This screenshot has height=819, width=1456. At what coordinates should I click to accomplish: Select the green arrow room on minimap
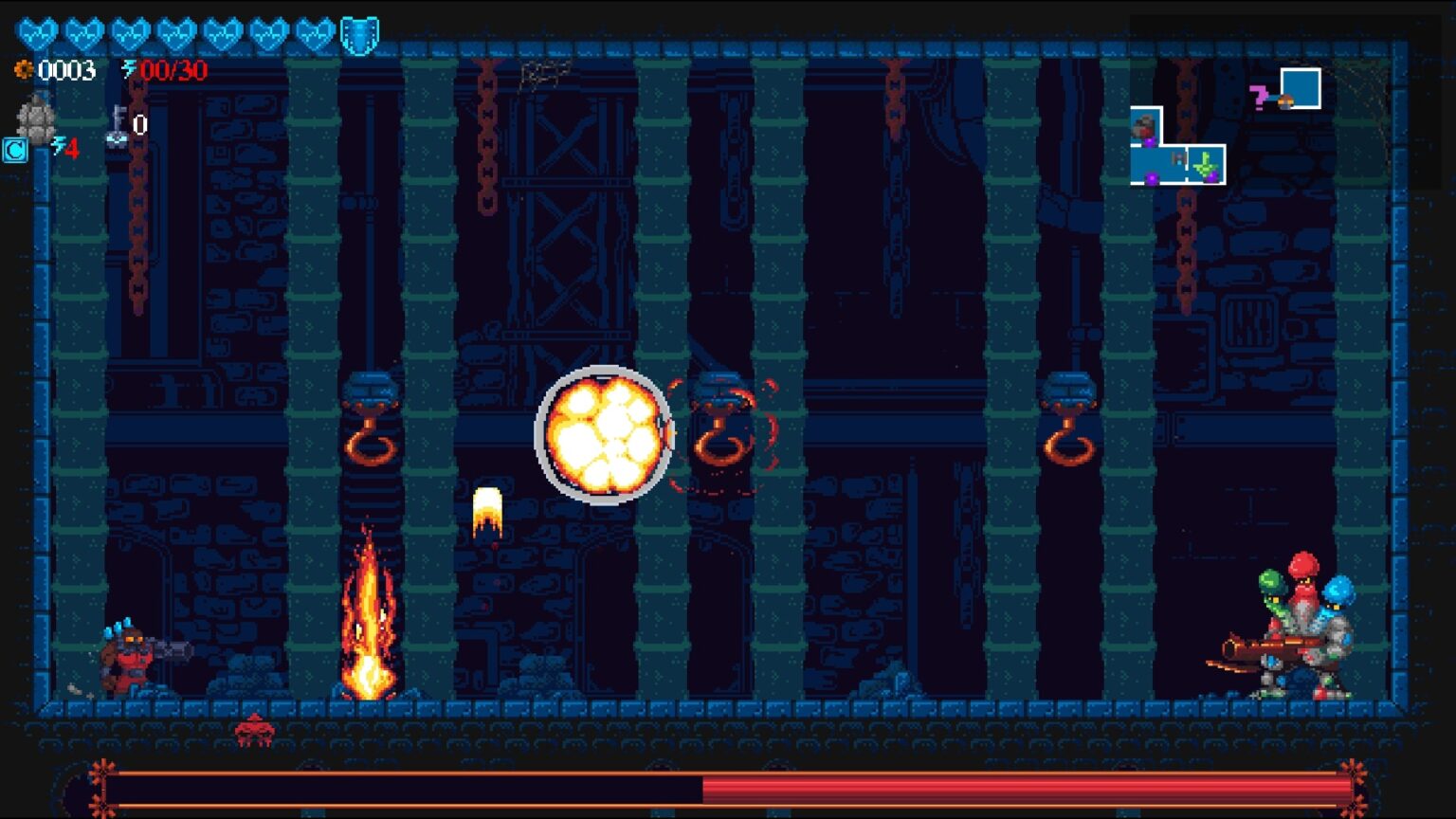(1205, 167)
